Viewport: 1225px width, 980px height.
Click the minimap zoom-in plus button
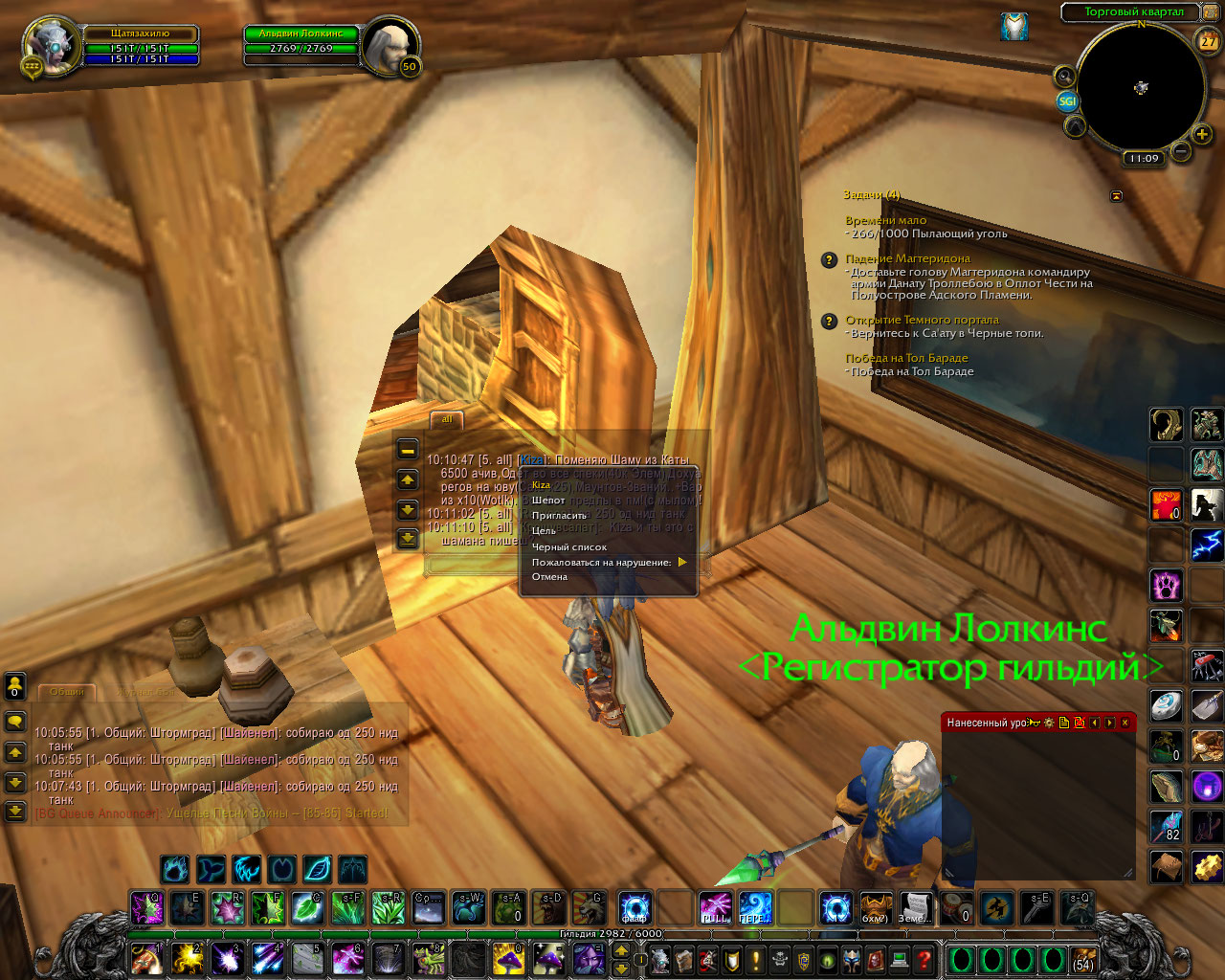tap(1202, 134)
